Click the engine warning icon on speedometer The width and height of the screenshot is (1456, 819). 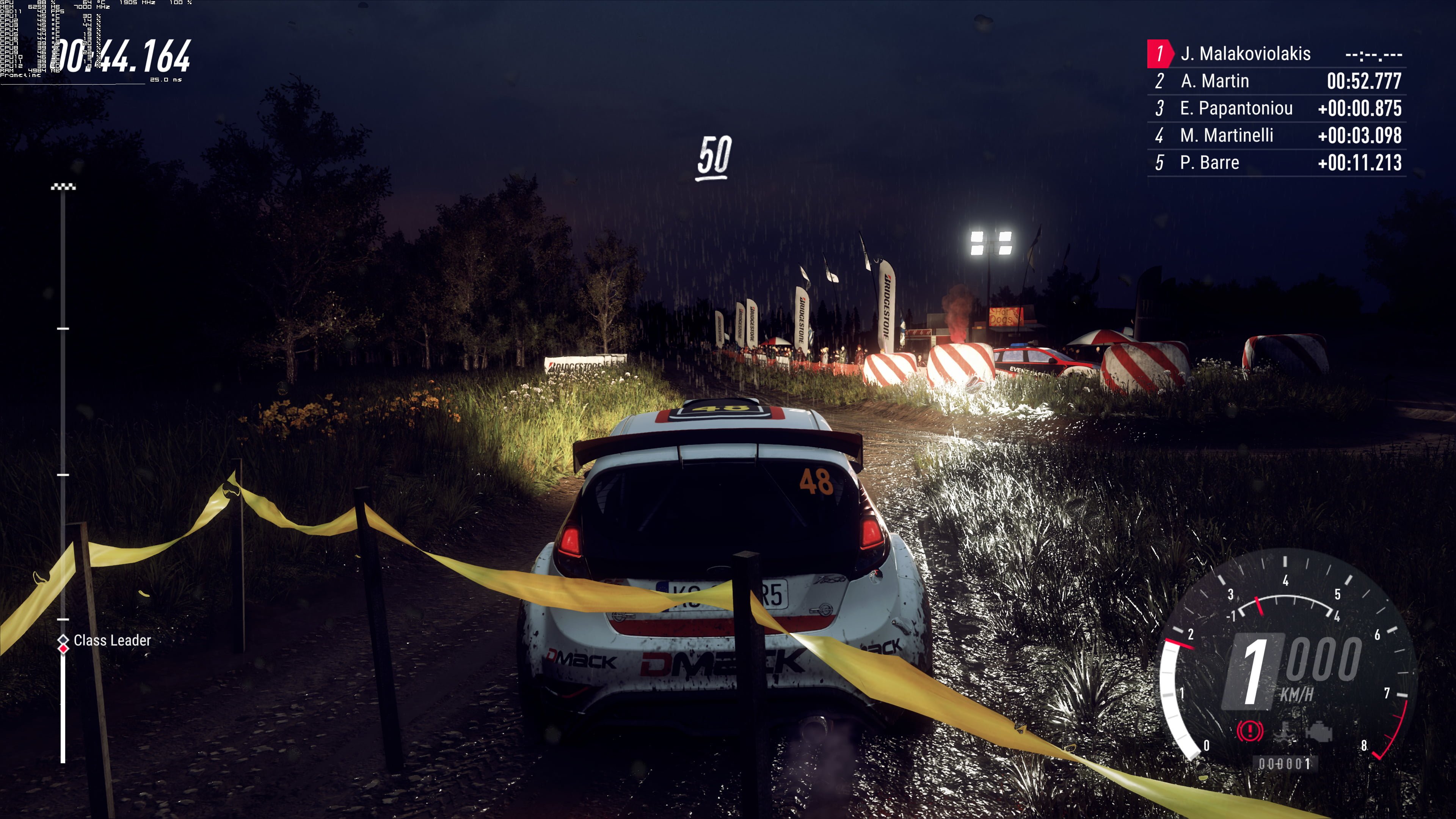[1319, 731]
